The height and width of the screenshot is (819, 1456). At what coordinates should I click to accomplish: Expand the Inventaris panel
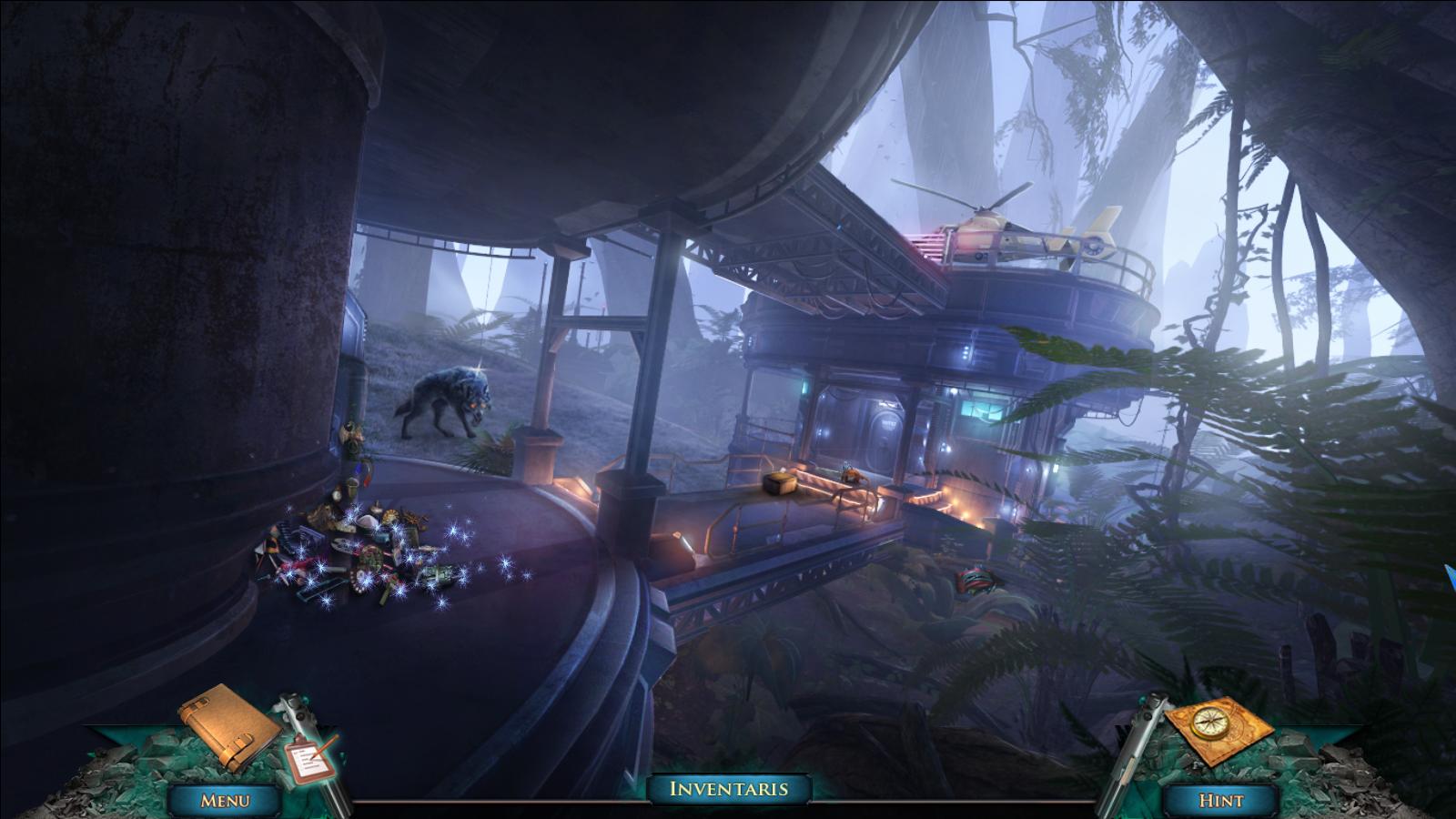point(728,789)
